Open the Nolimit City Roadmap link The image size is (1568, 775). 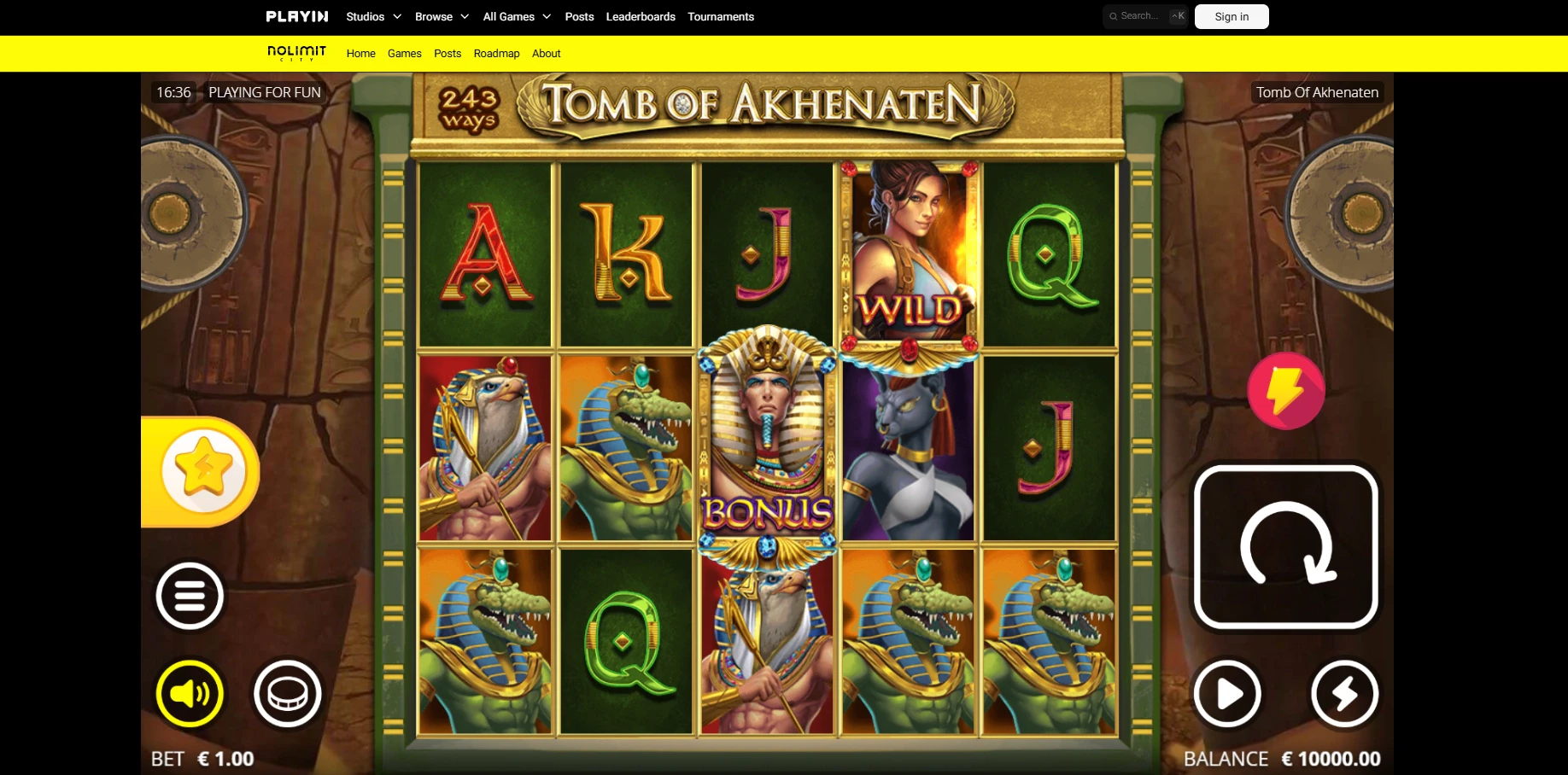(x=496, y=53)
